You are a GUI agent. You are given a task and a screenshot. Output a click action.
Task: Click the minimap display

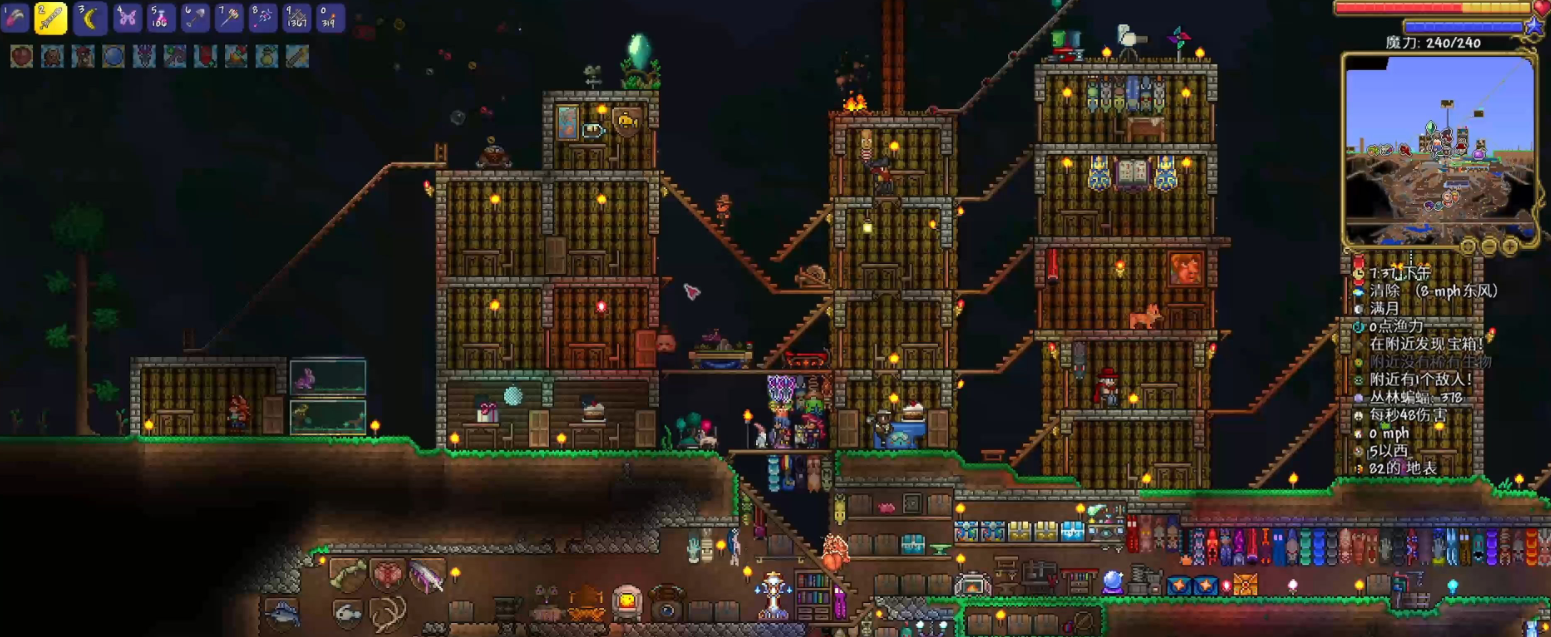coord(1439,148)
